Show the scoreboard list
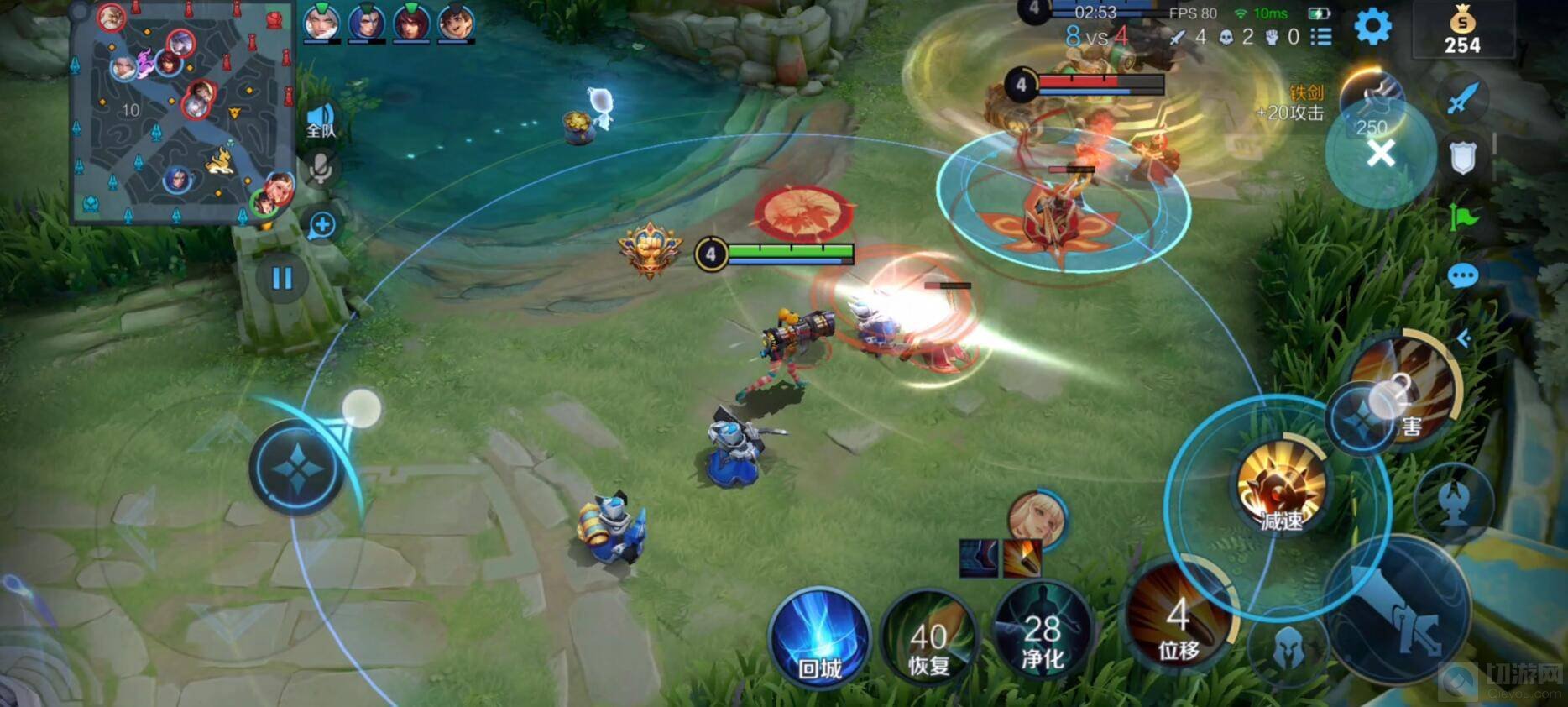The height and width of the screenshot is (707, 1568). 1321,37
